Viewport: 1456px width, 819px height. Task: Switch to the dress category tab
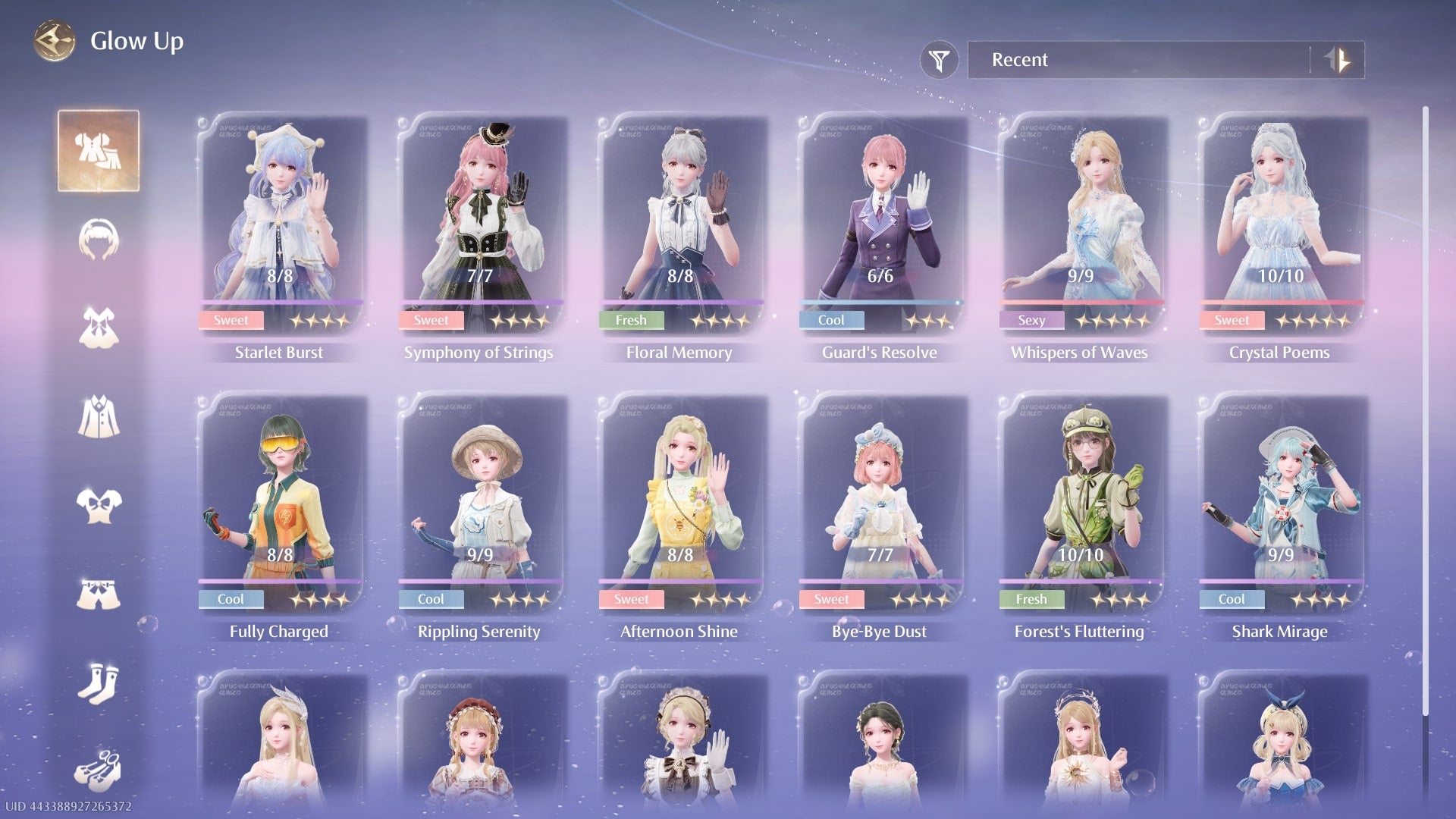pos(99,328)
